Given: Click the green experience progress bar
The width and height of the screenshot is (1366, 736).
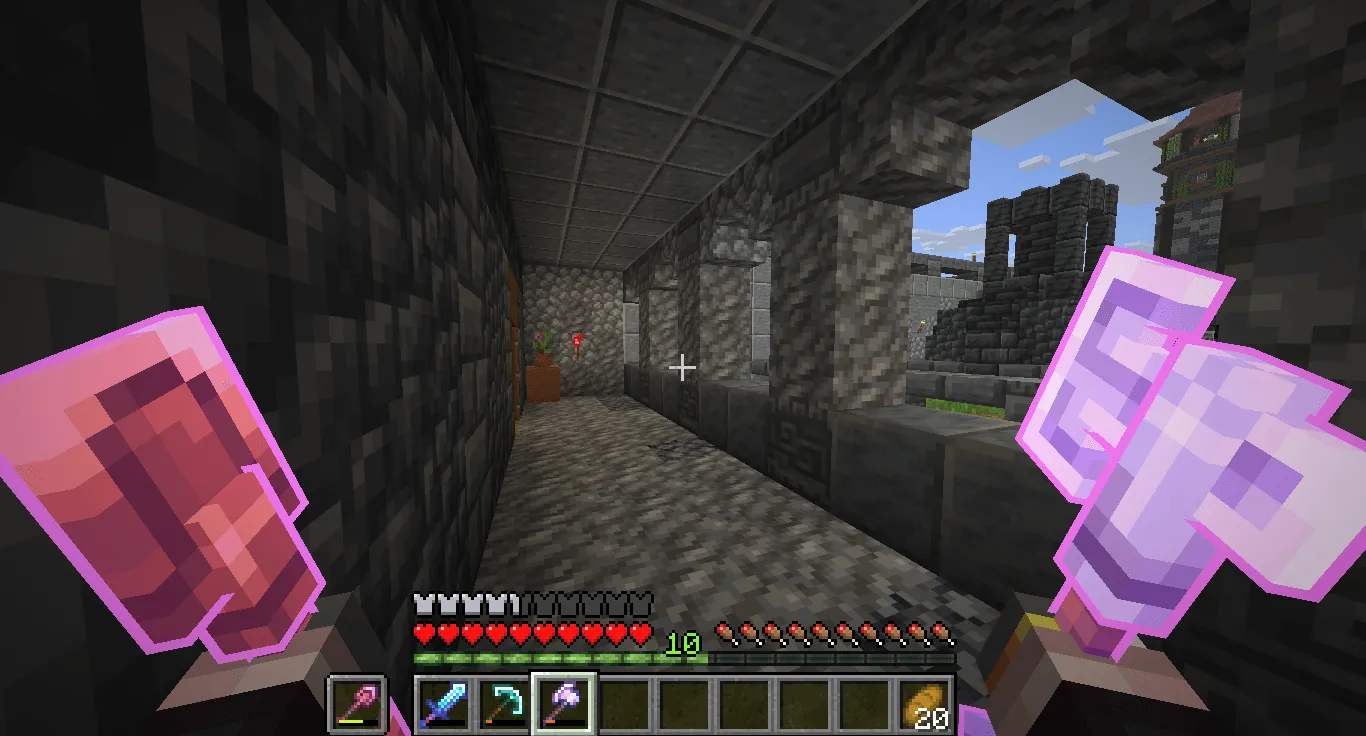Looking at the screenshot, I should (560, 661).
